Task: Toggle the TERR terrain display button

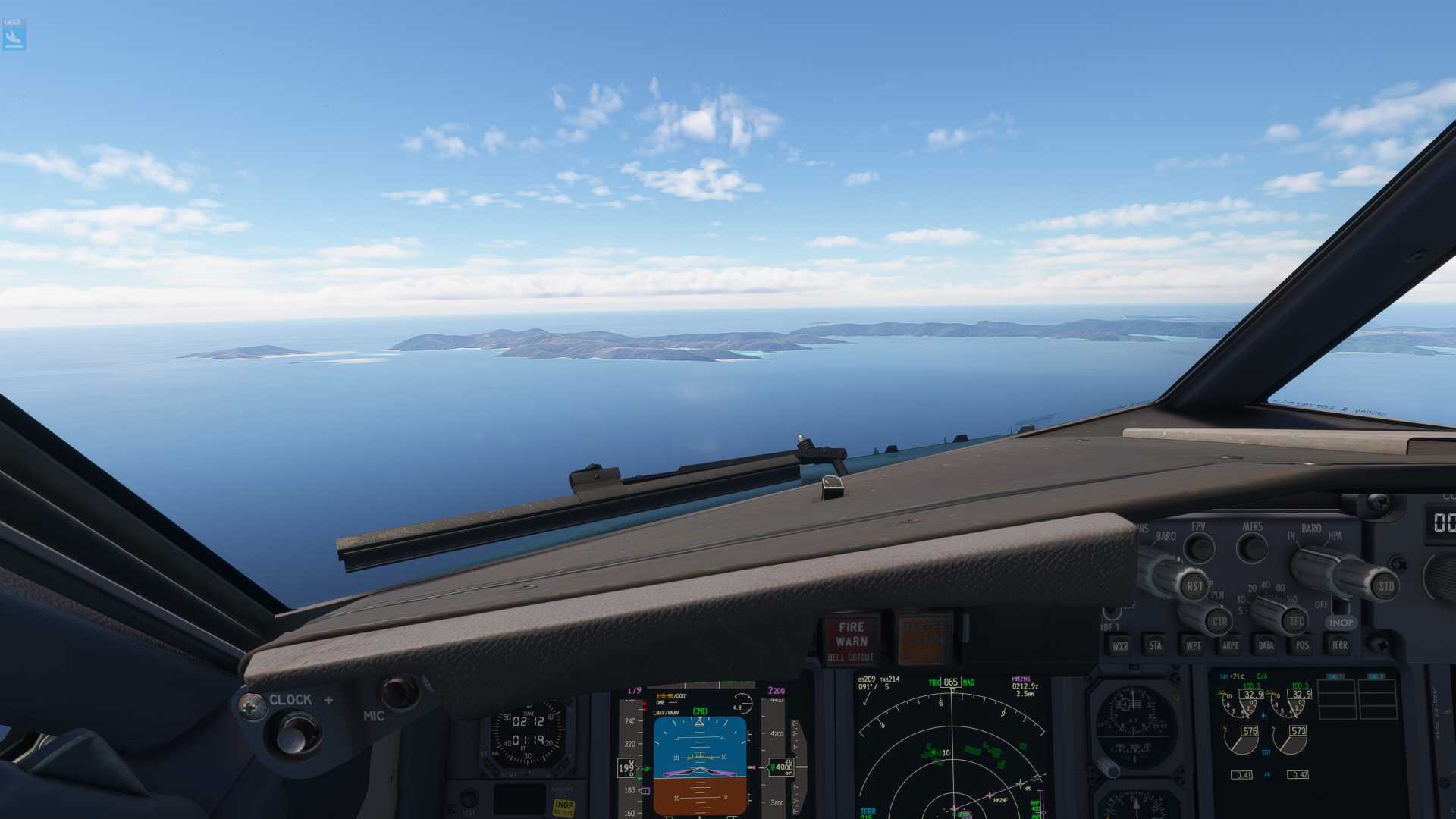Action: click(x=1339, y=645)
